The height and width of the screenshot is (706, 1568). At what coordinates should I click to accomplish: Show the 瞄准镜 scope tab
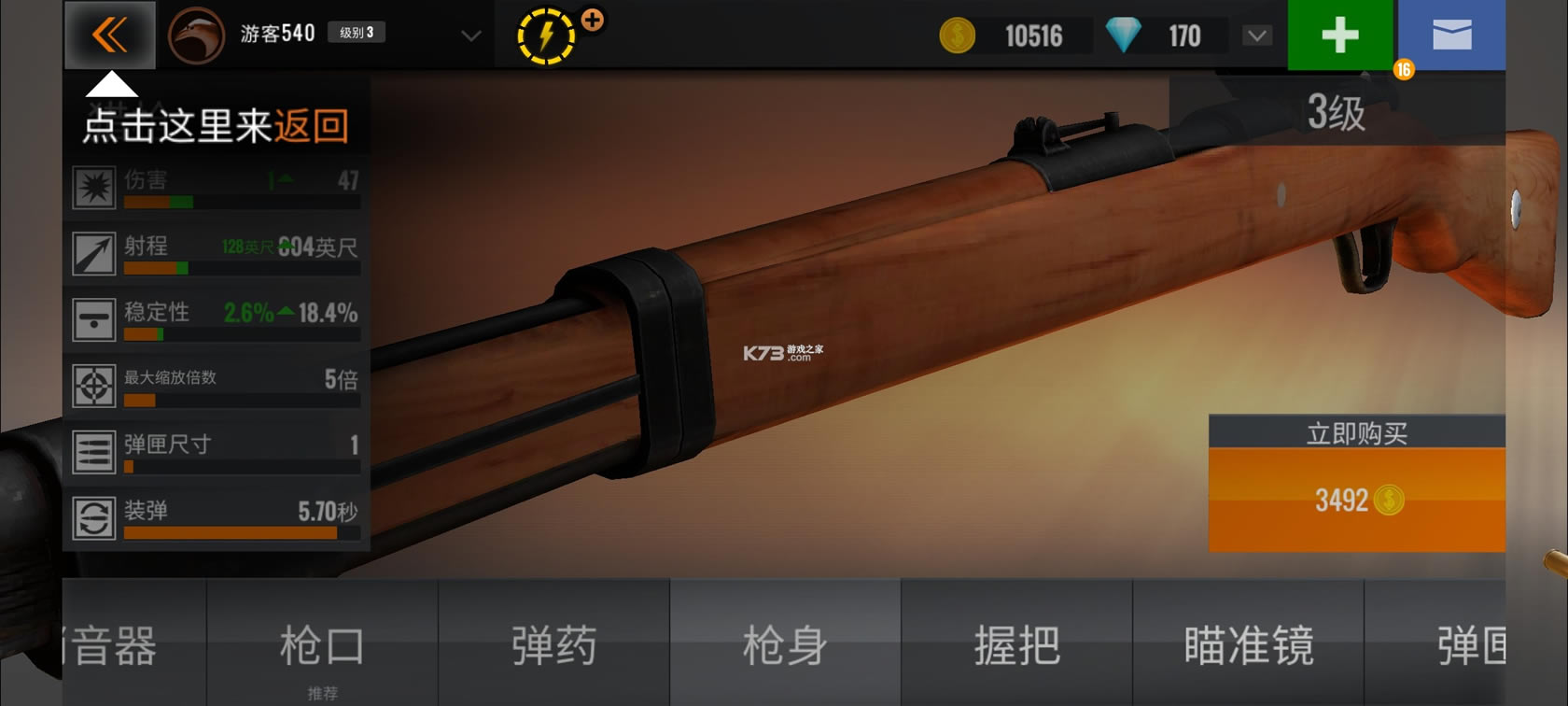(x=1248, y=645)
